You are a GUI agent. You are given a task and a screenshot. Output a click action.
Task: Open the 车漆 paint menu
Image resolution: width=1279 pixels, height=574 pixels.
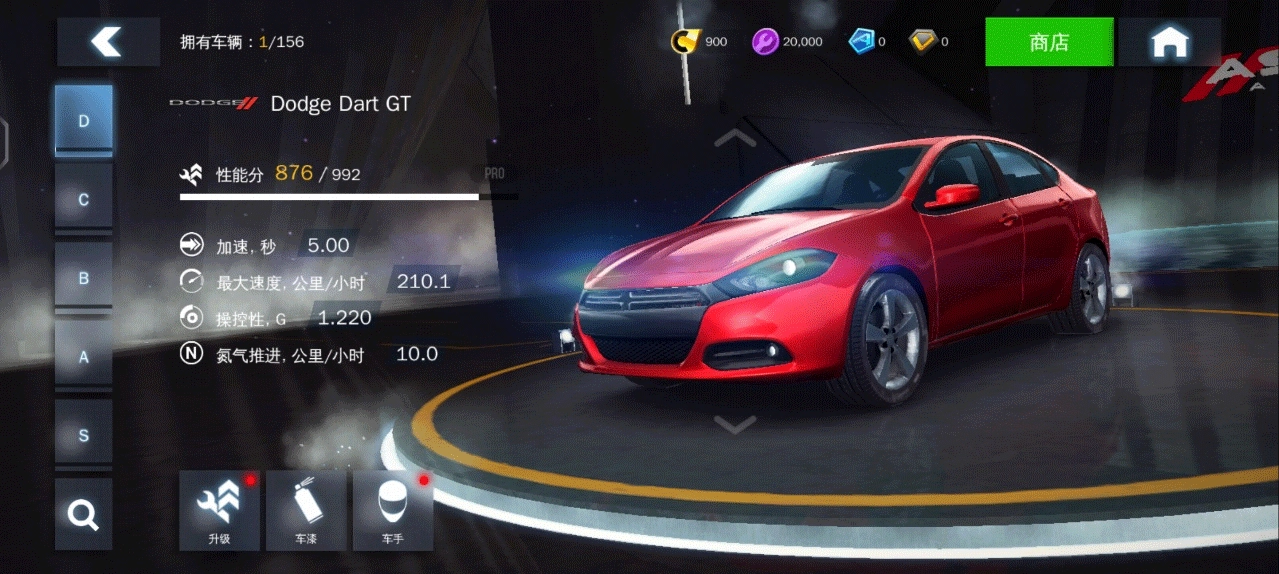306,511
